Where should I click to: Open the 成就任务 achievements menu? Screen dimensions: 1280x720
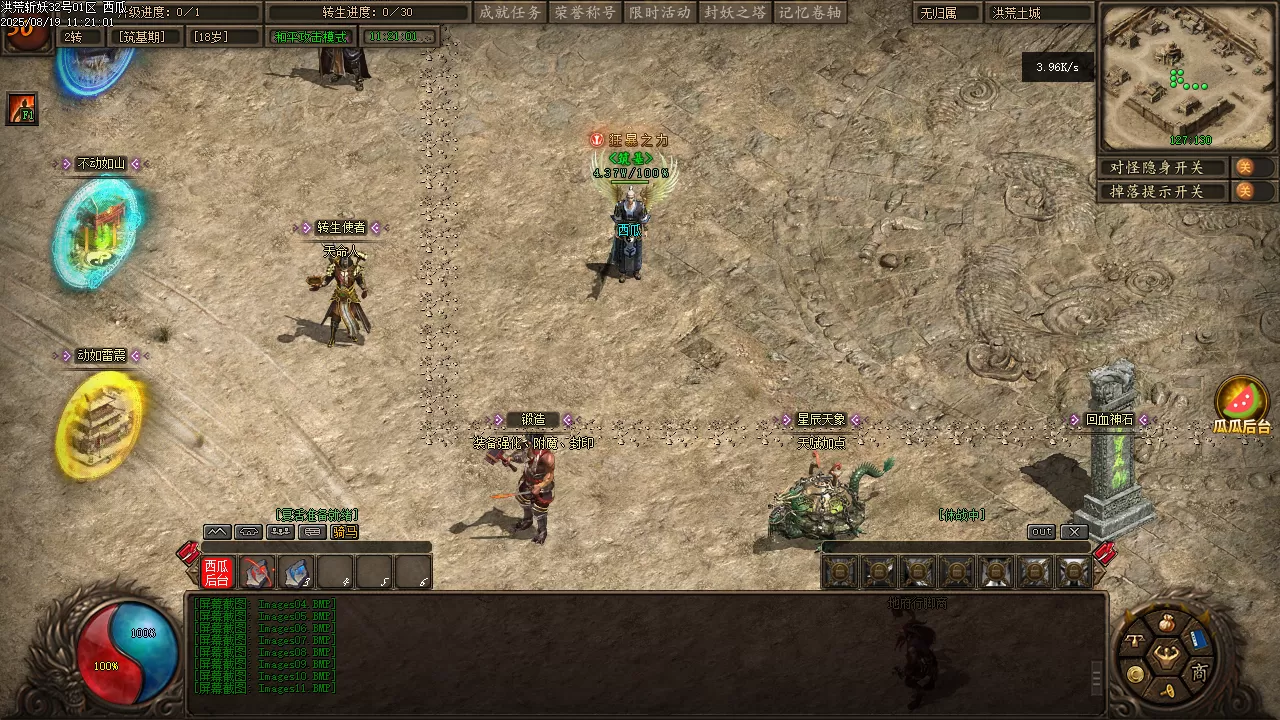510,13
